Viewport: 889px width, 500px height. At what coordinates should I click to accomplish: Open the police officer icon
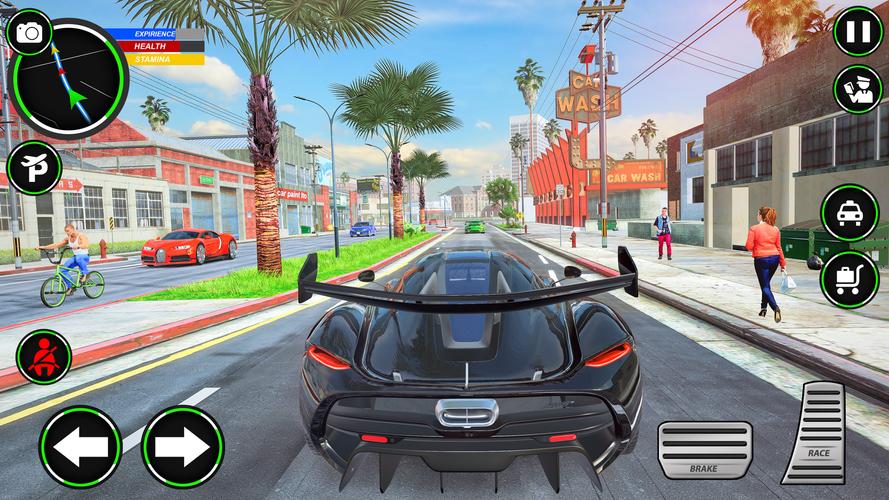[857, 89]
